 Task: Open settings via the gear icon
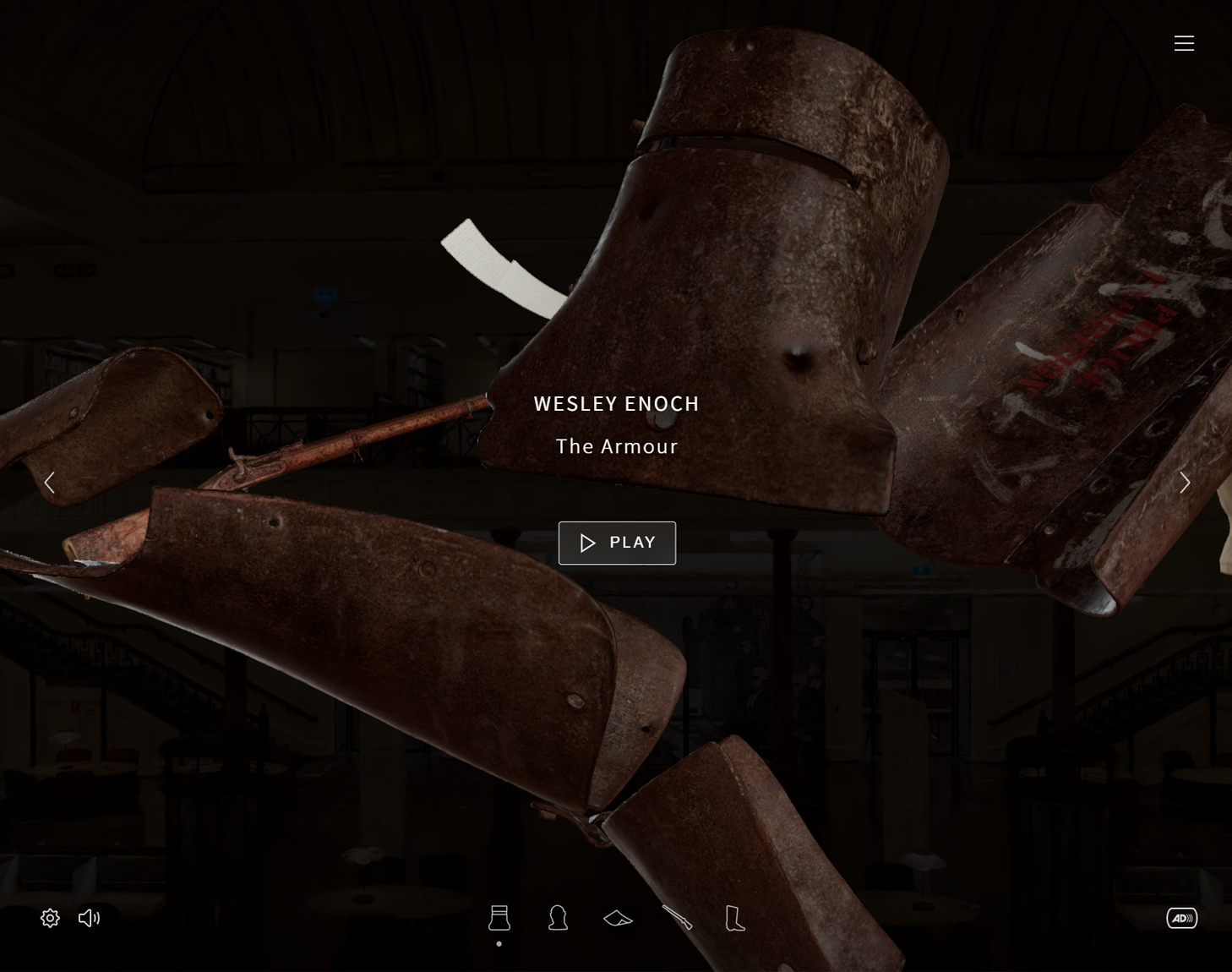click(x=50, y=918)
